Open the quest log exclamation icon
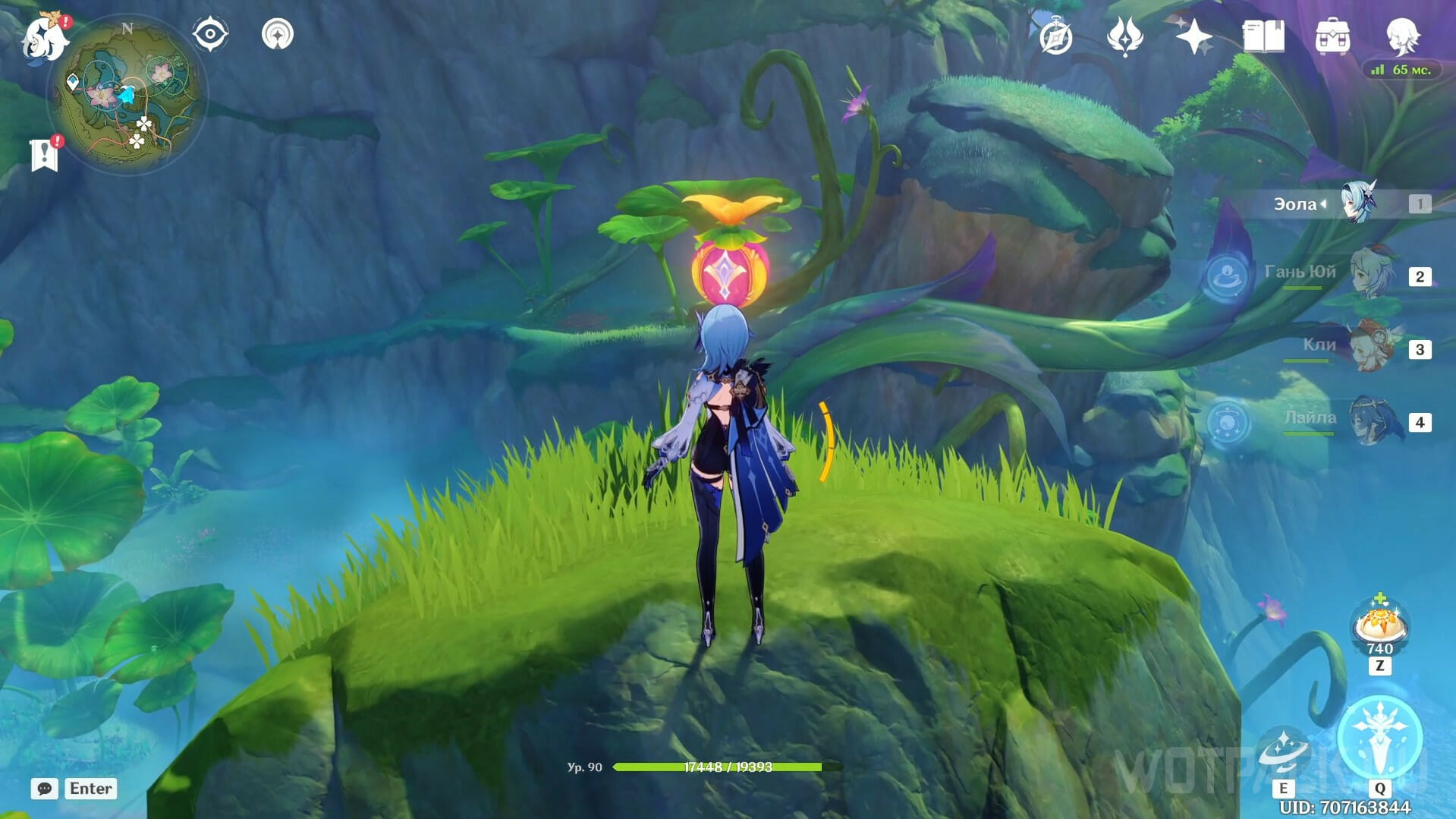This screenshot has height=819, width=1456. 45,154
